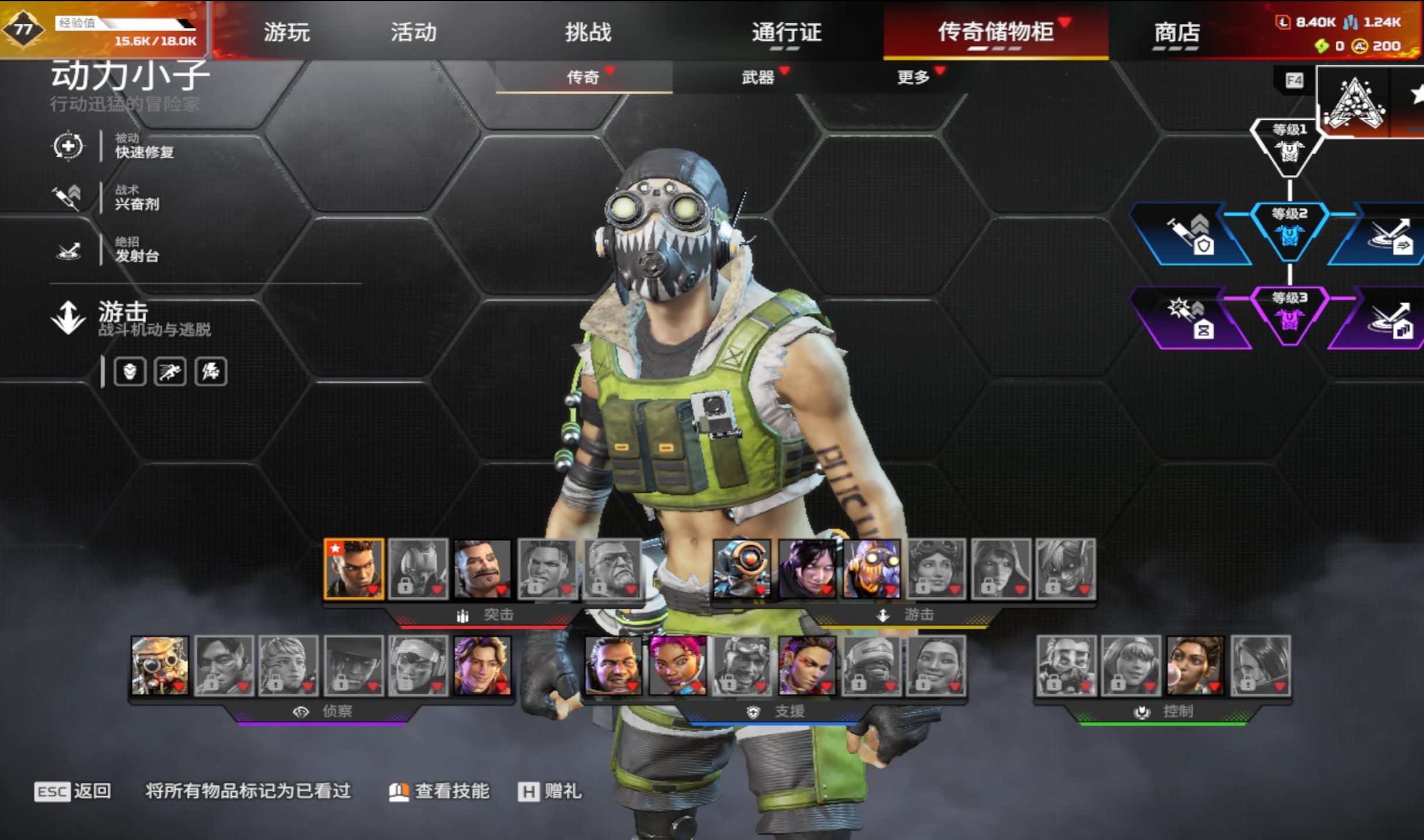Viewport: 1424px width, 840px height.
Task: Click the 赠礼 gift button
Action: click(x=550, y=792)
